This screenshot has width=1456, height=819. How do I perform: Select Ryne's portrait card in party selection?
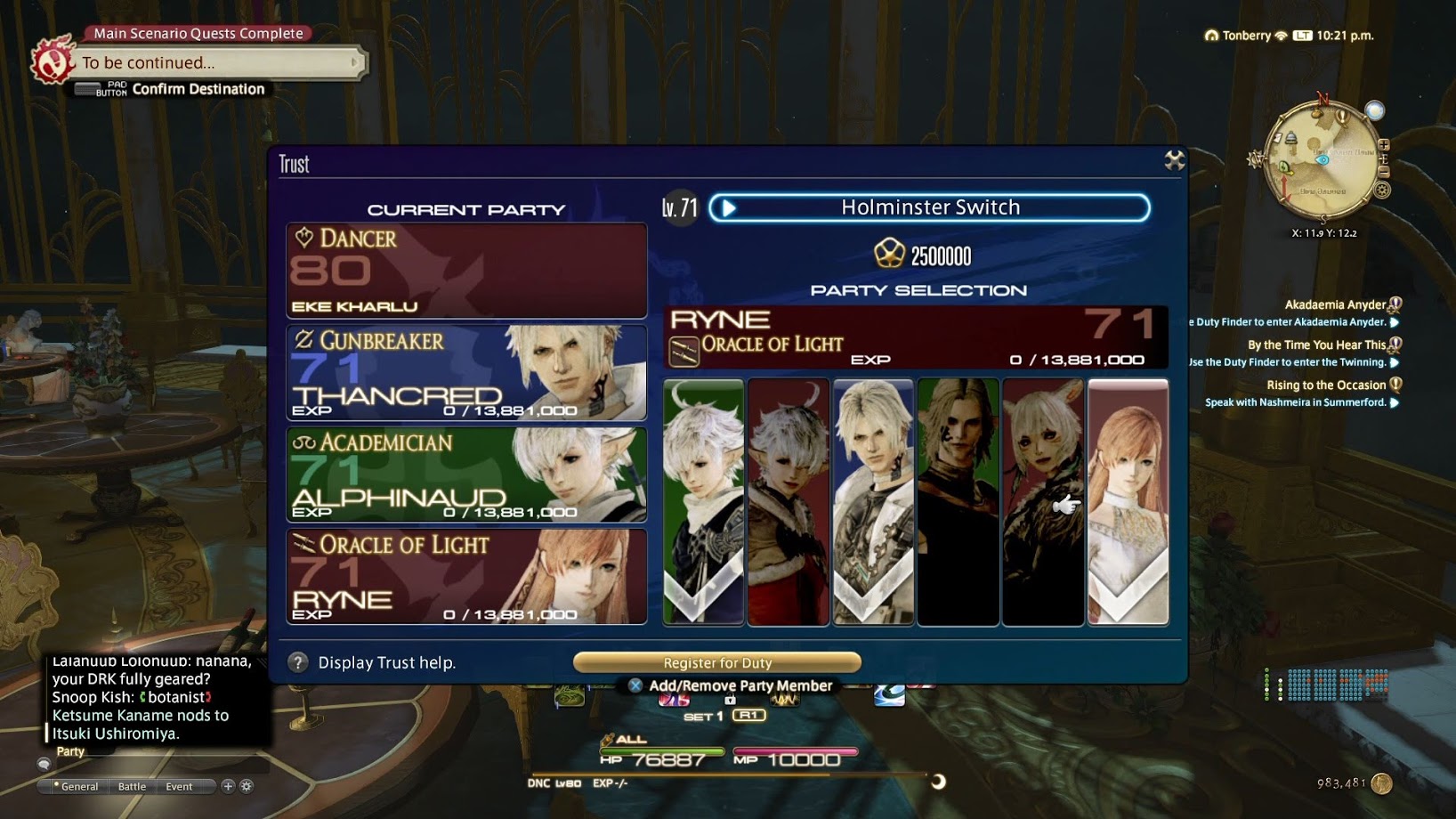(1128, 501)
